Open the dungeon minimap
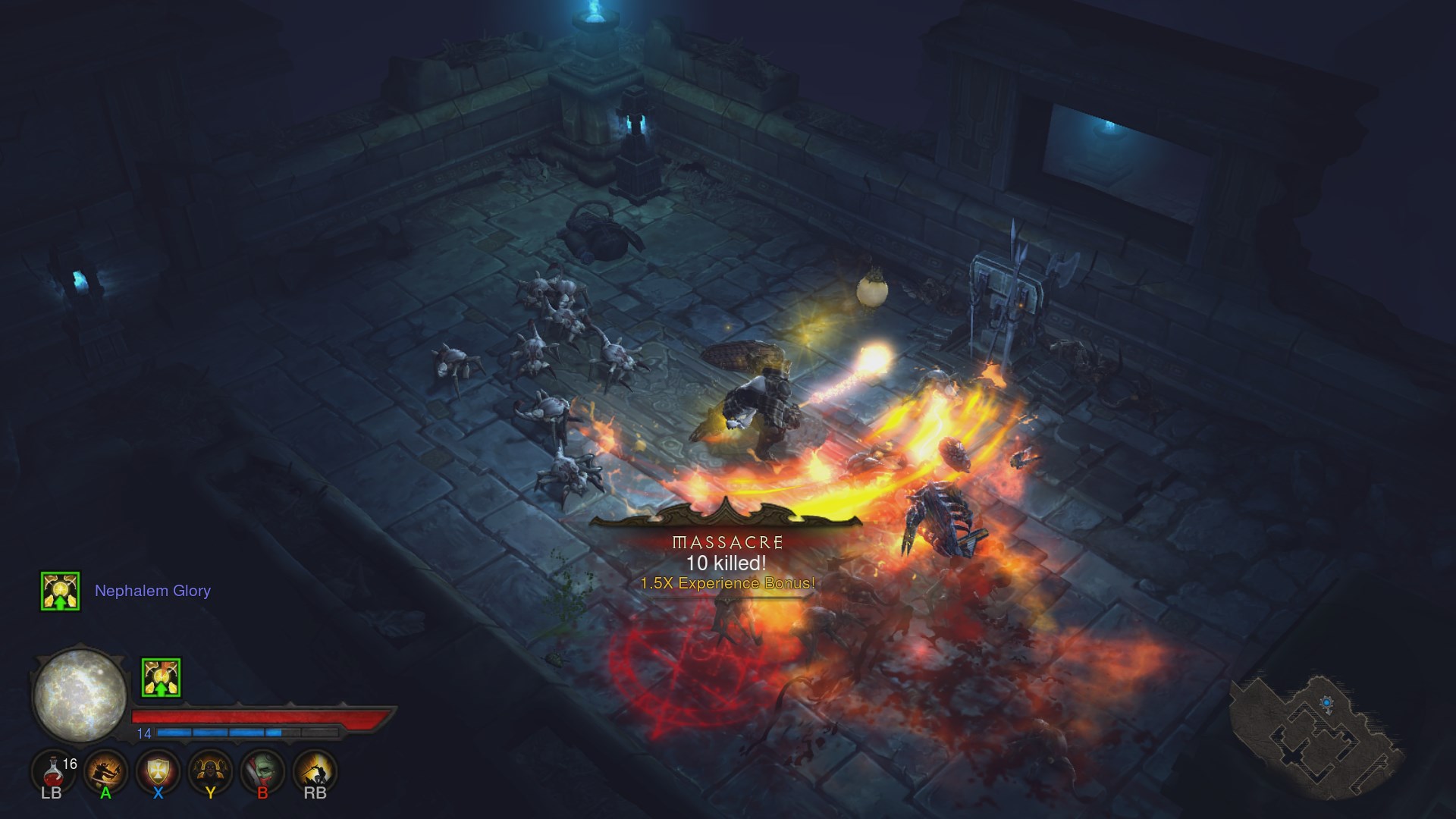 point(1315,732)
